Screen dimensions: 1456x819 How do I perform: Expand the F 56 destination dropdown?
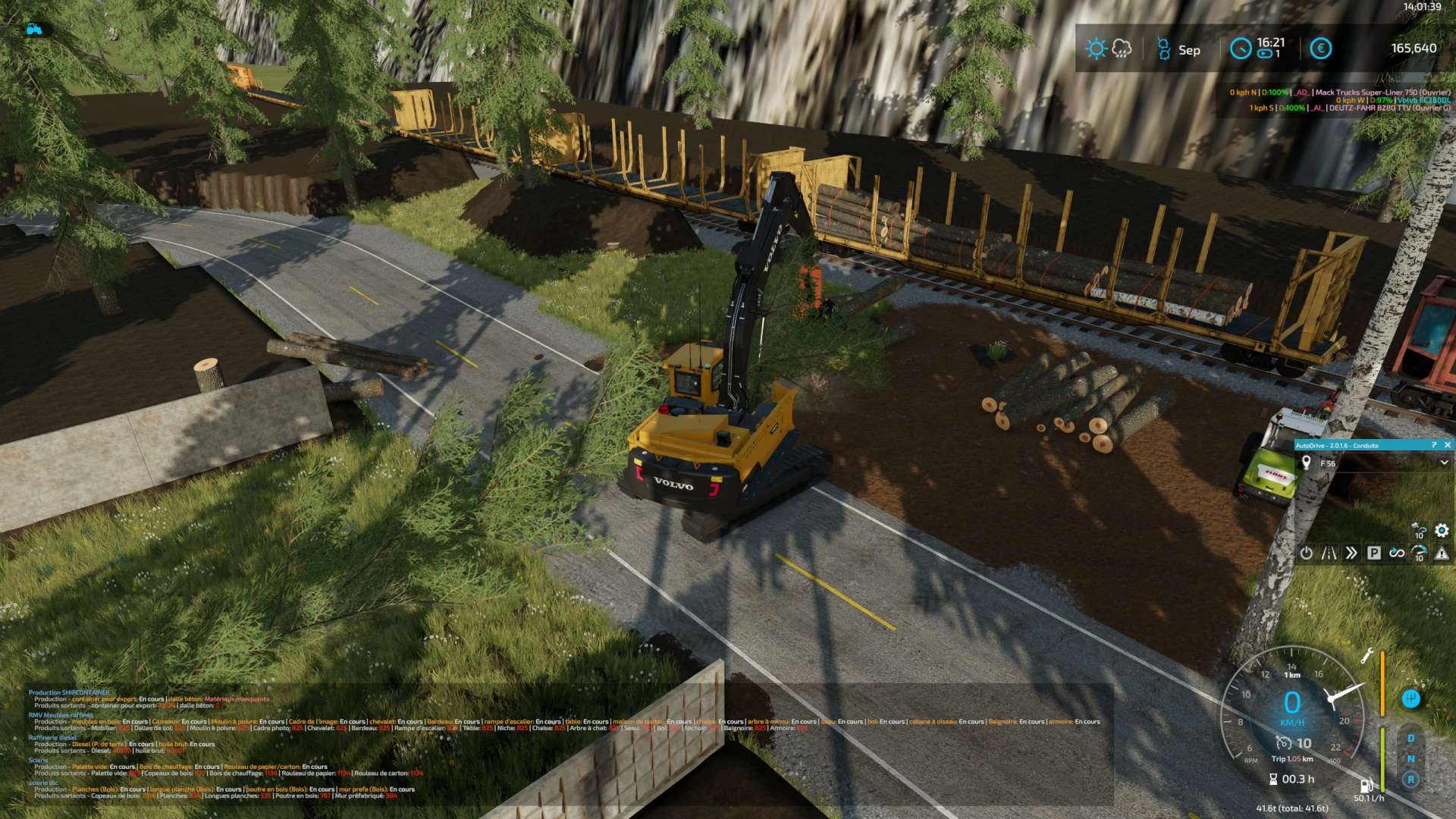point(1444,463)
